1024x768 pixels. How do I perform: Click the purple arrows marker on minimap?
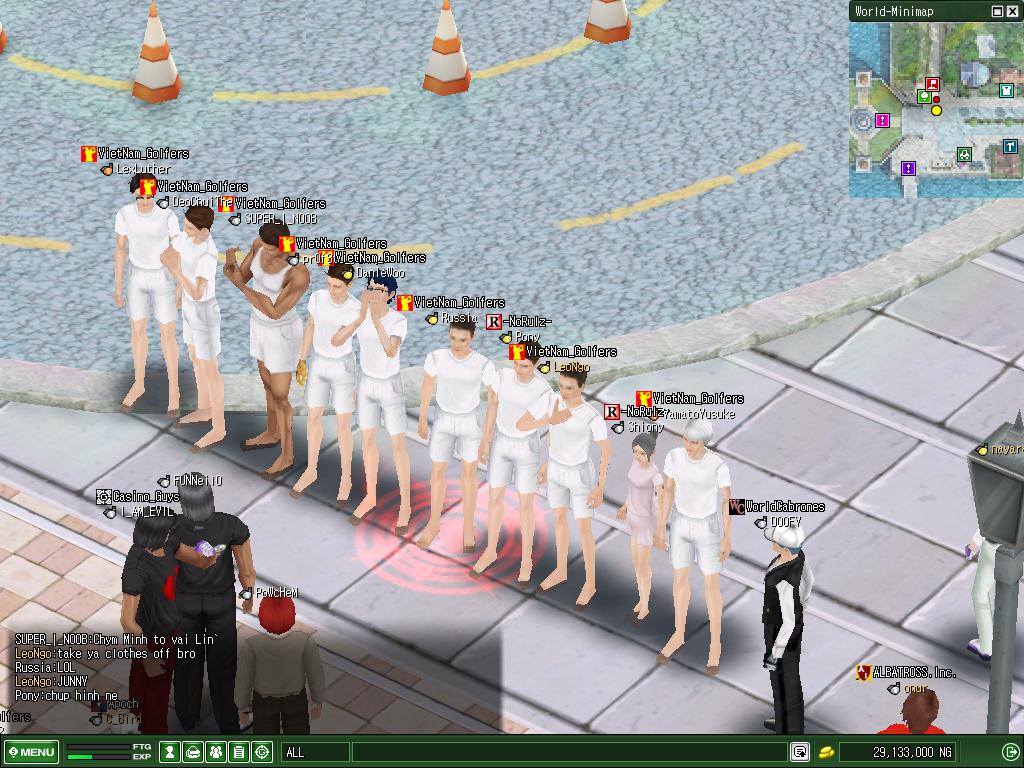pyautogui.click(x=908, y=168)
